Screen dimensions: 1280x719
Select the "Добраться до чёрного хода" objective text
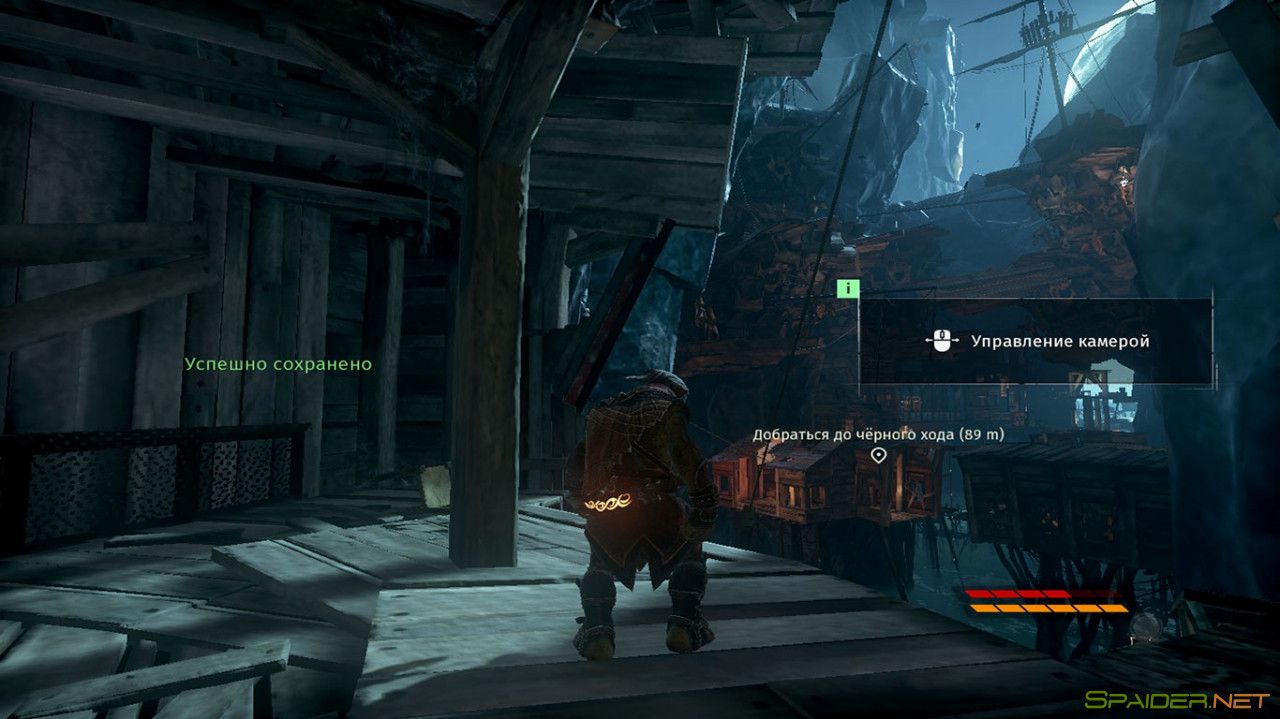tap(878, 435)
